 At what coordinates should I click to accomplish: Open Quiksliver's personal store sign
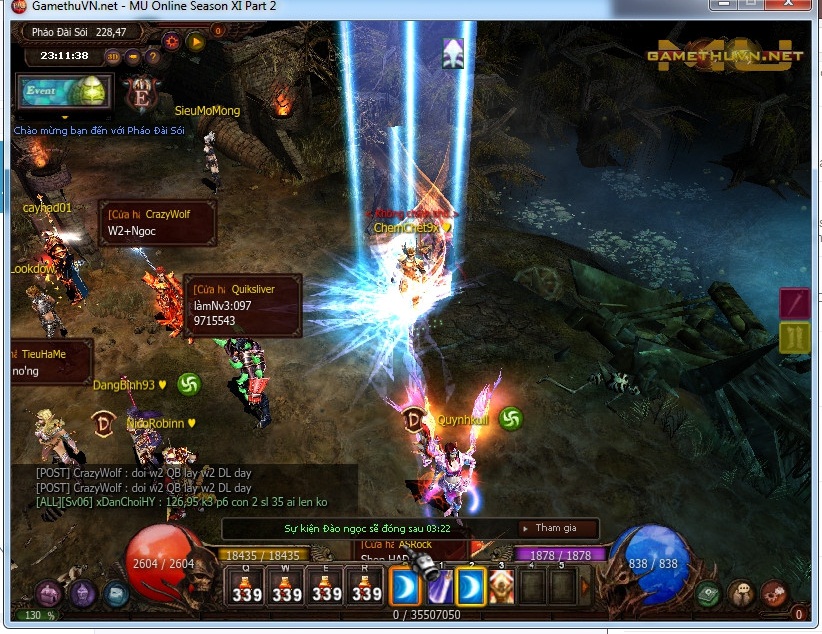point(243,305)
